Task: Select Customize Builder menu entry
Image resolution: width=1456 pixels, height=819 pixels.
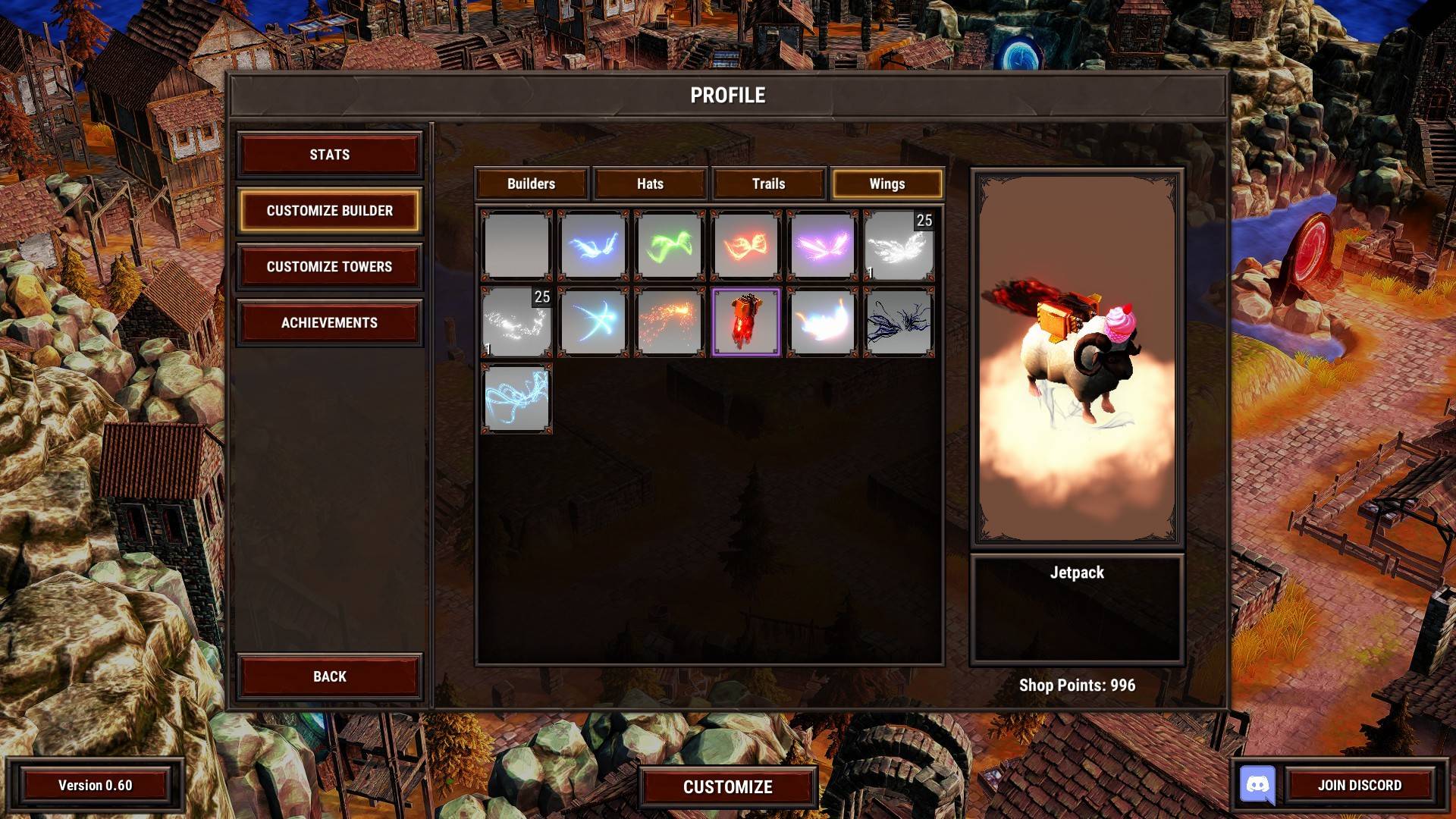Action: 329,211
